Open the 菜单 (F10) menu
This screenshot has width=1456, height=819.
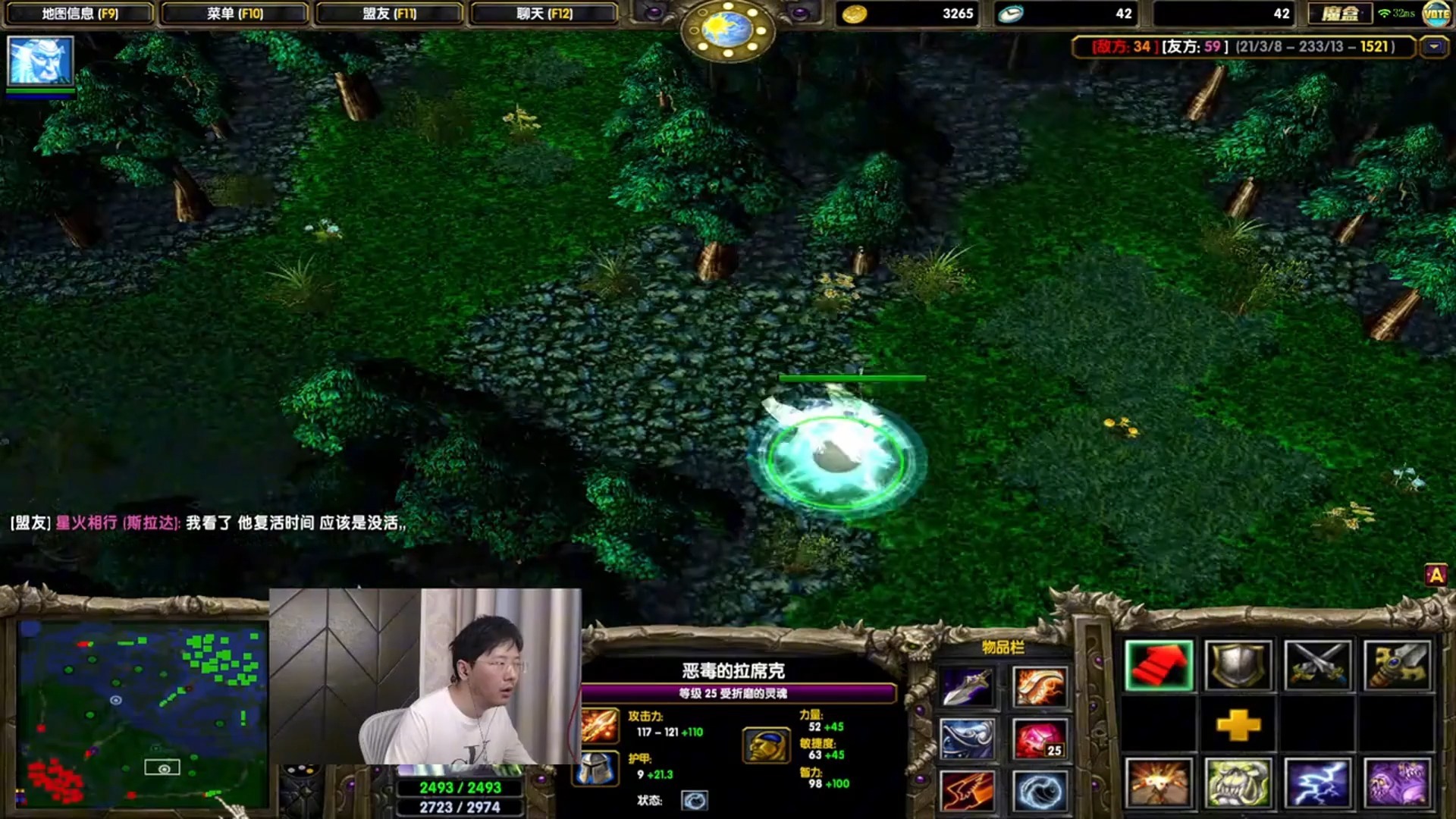(235, 13)
